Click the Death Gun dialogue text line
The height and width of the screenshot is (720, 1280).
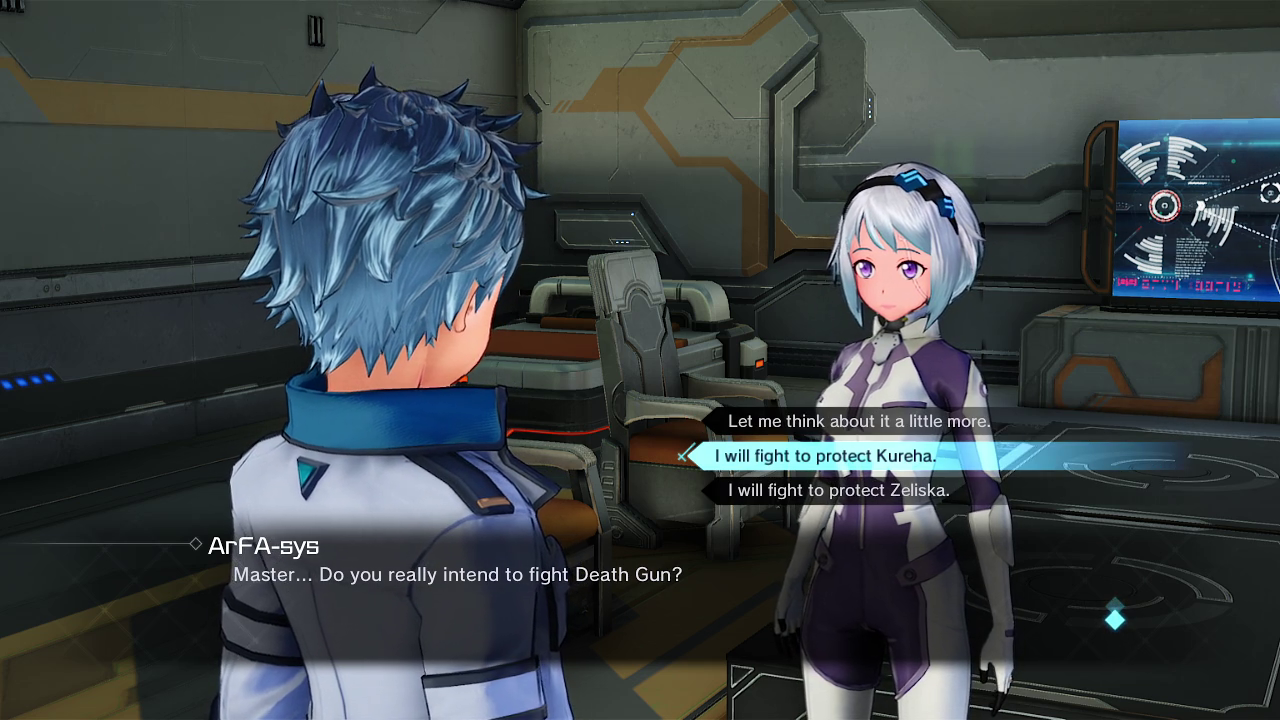coord(458,574)
